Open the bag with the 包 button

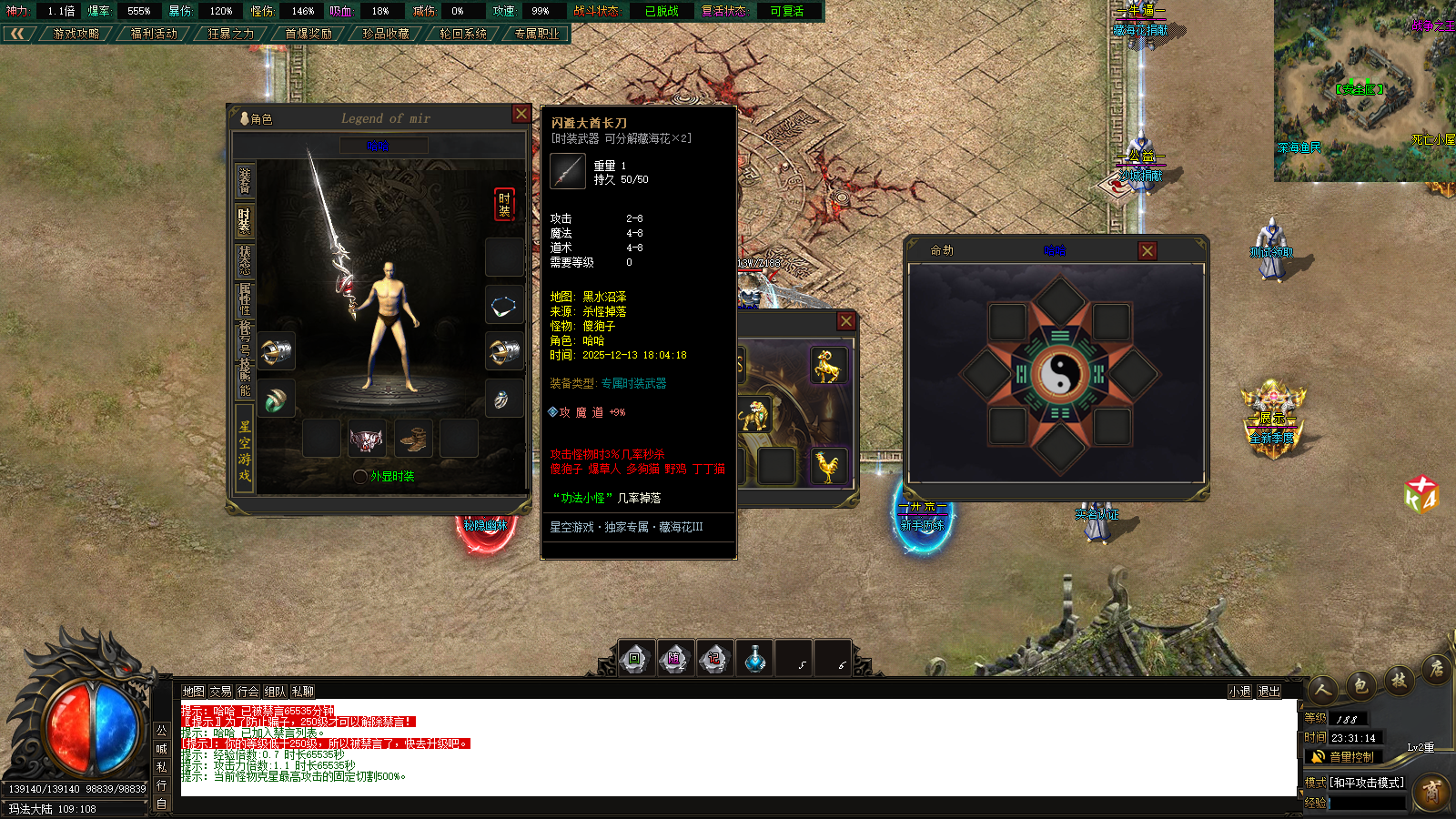pyautogui.click(x=1360, y=686)
